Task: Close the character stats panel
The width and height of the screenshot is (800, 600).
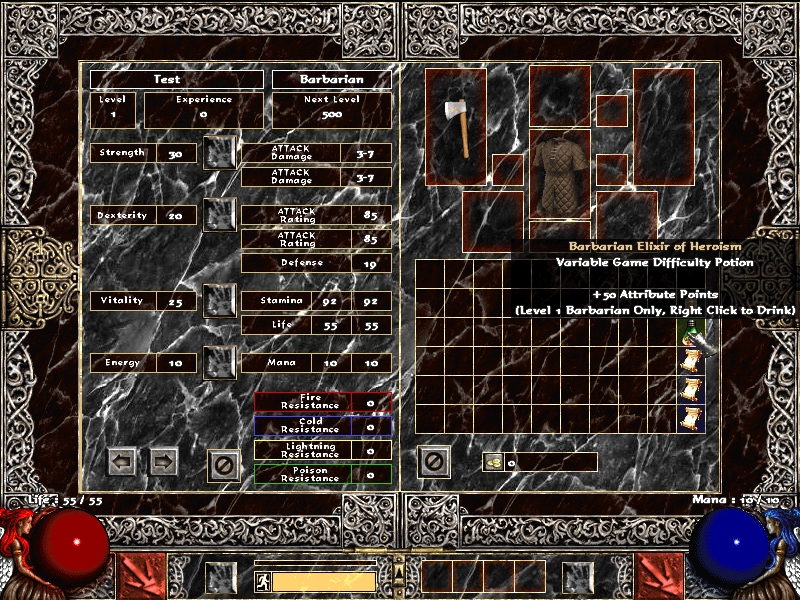Action: [224, 464]
